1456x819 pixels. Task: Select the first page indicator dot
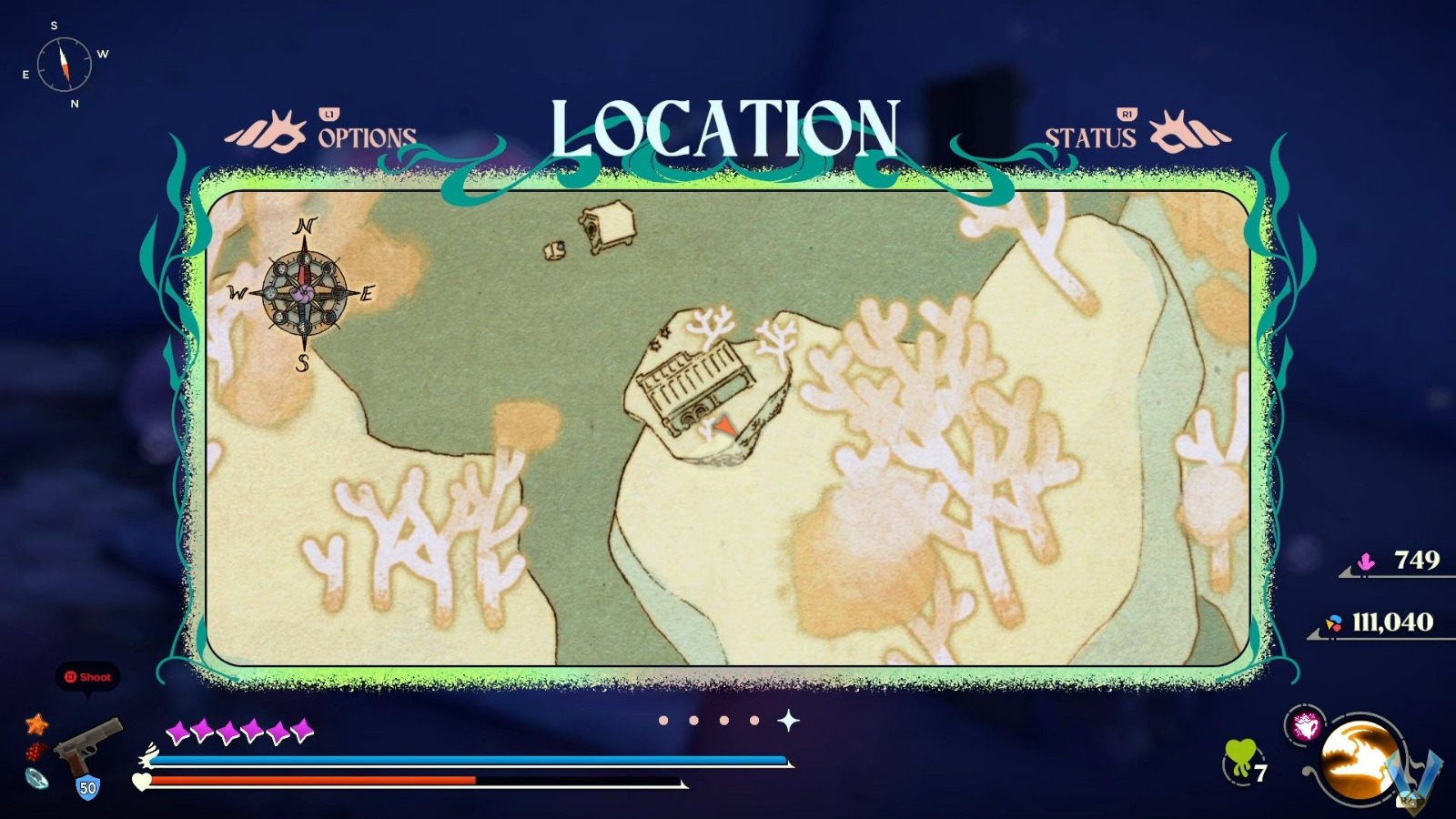point(662,720)
